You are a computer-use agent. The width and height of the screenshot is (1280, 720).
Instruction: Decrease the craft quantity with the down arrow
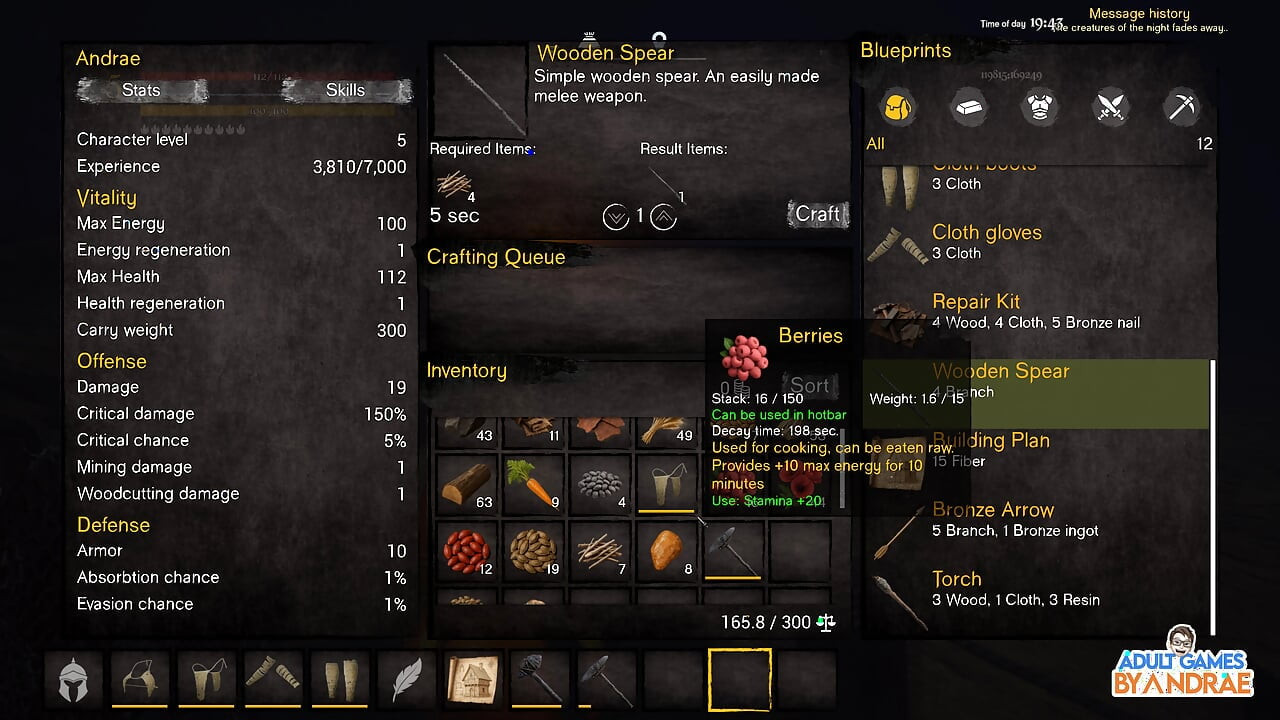pos(616,216)
